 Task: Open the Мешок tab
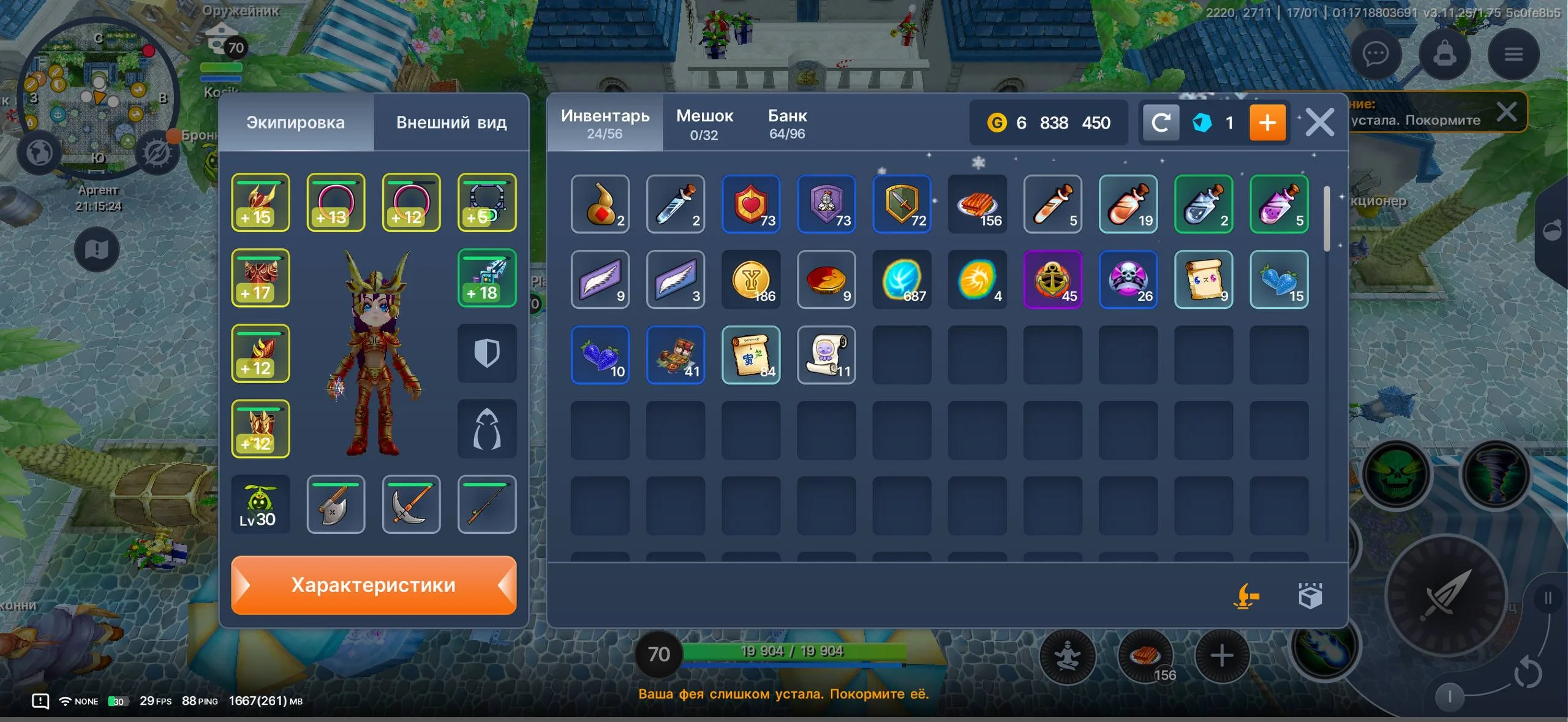point(704,123)
